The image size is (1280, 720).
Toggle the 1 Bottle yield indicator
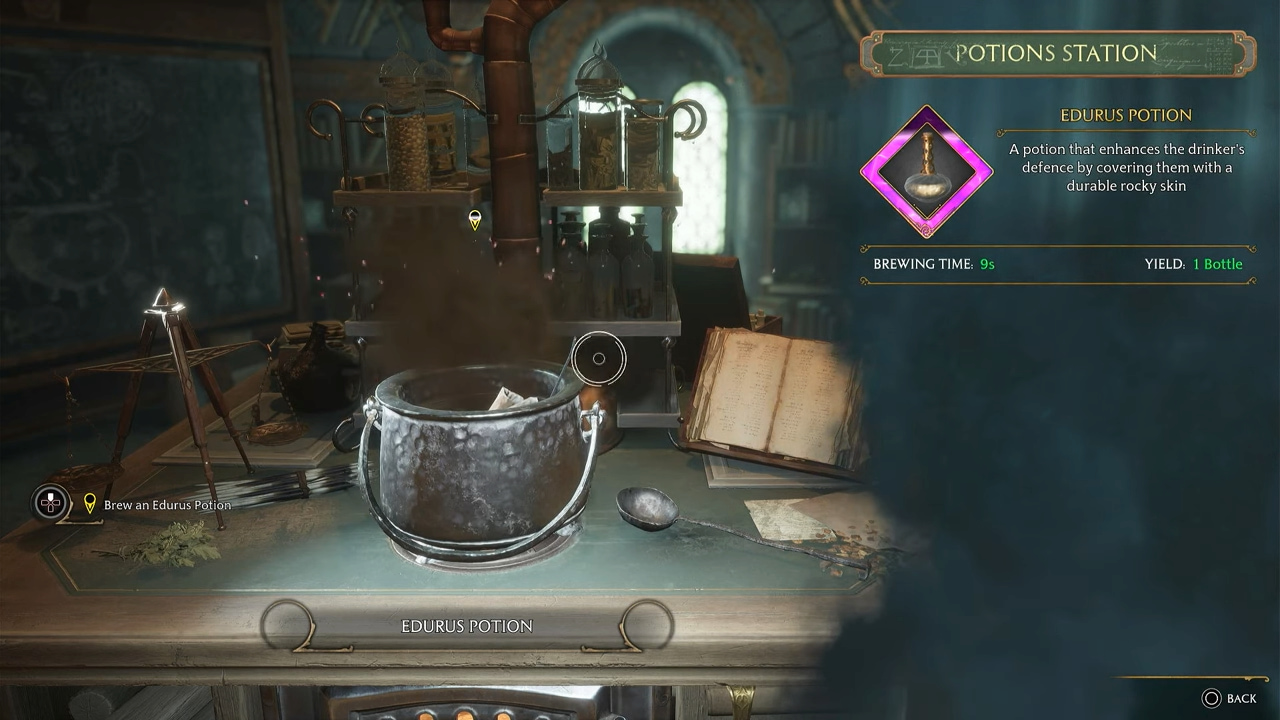tap(1220, 264)
